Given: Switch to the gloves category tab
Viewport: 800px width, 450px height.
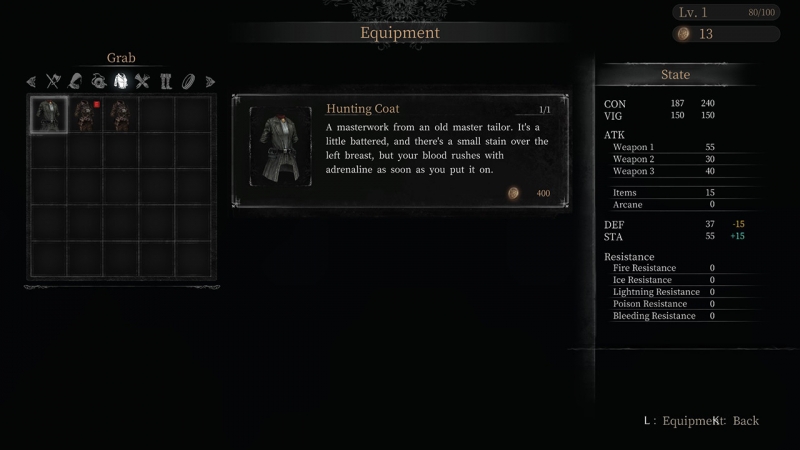Looking at the screenshot, I should 142,81.
